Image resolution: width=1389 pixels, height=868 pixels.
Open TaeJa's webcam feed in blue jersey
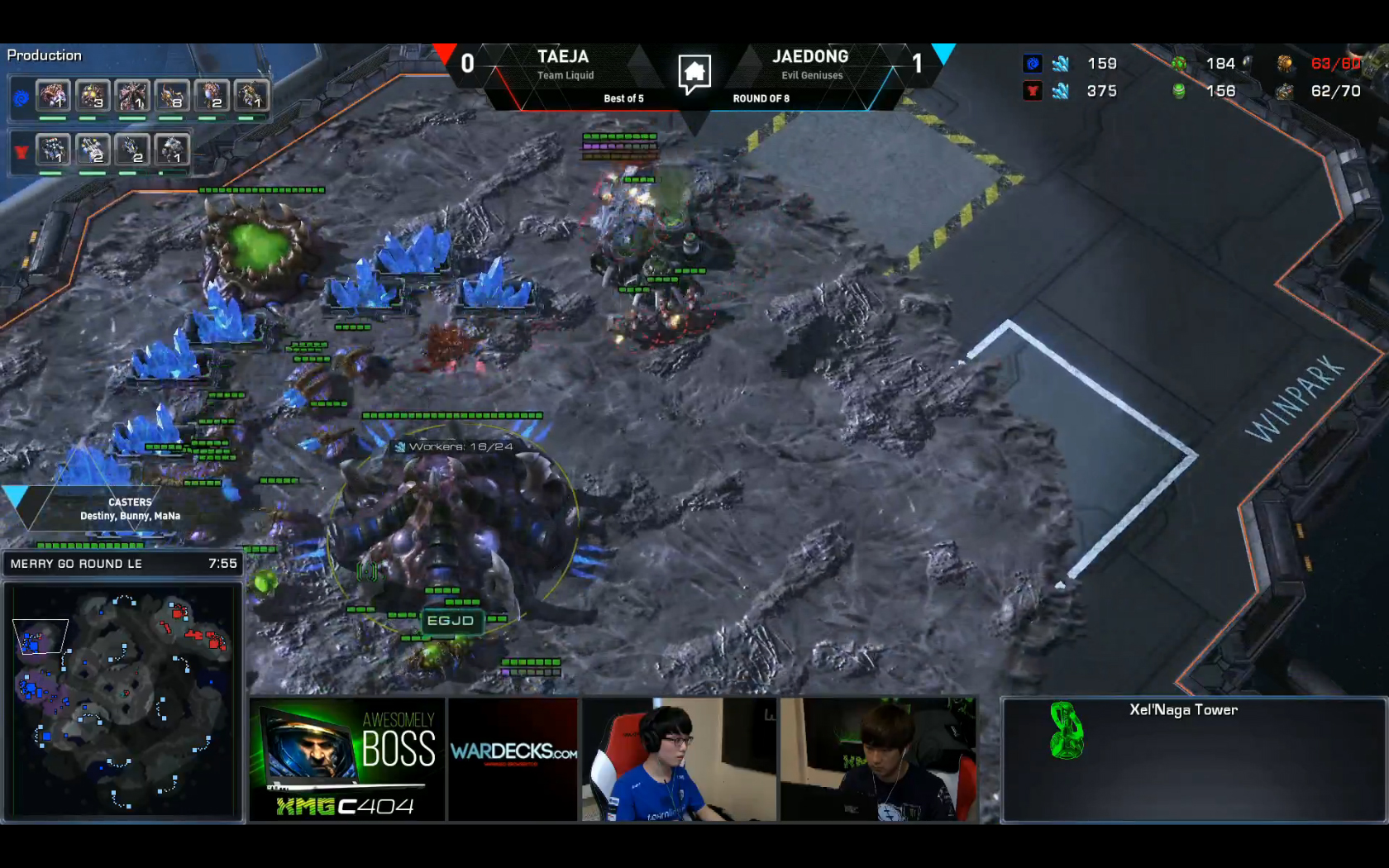click(679, 760)
